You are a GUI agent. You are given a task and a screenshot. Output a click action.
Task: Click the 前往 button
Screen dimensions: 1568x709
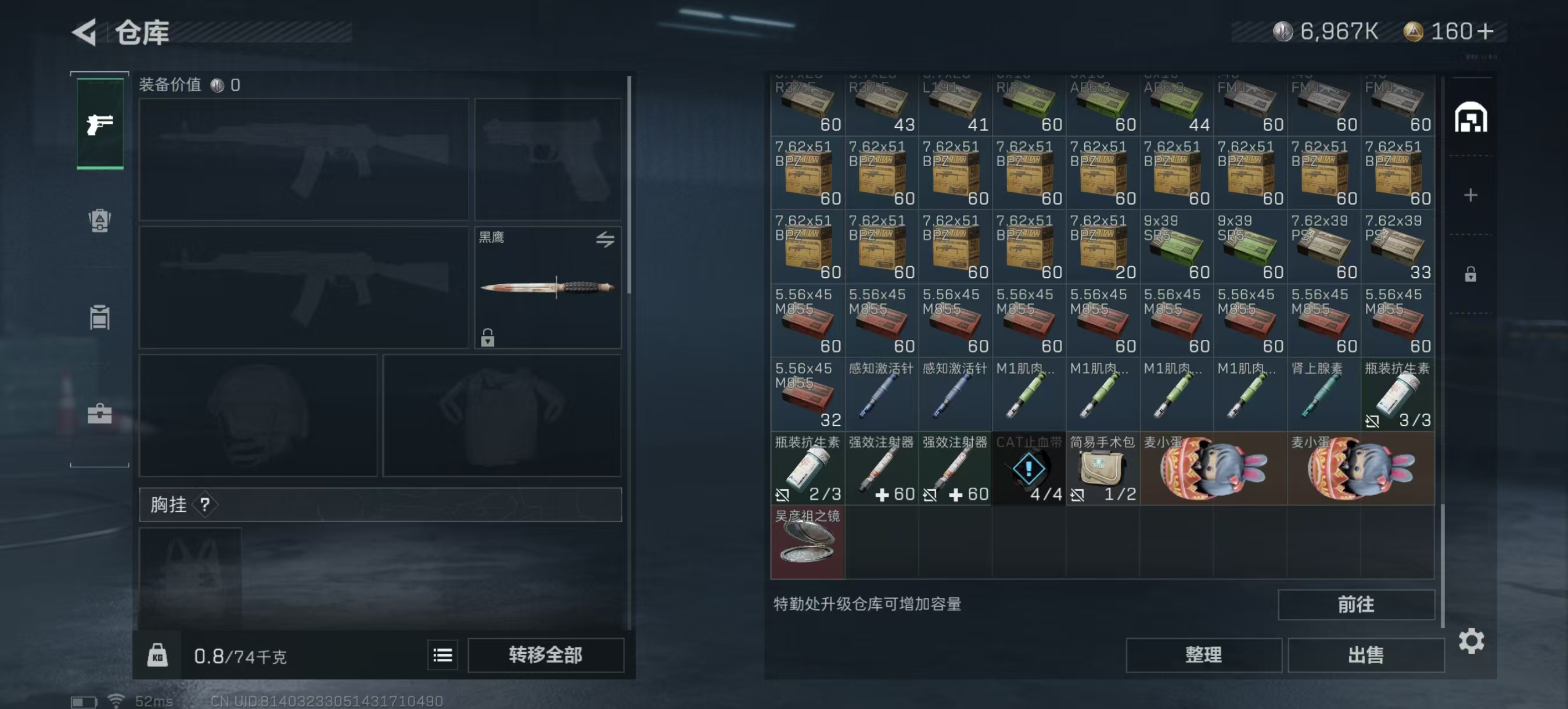pos(1355,604)
